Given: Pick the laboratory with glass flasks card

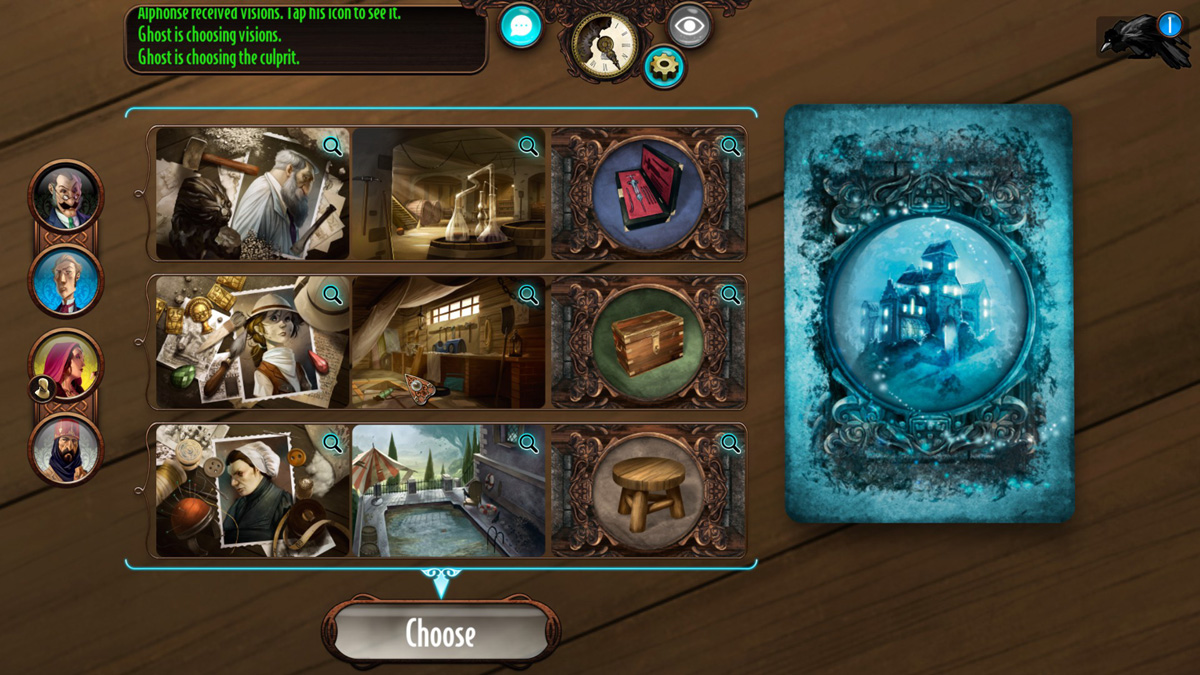Looking at the screenshot, I should 449,193.
